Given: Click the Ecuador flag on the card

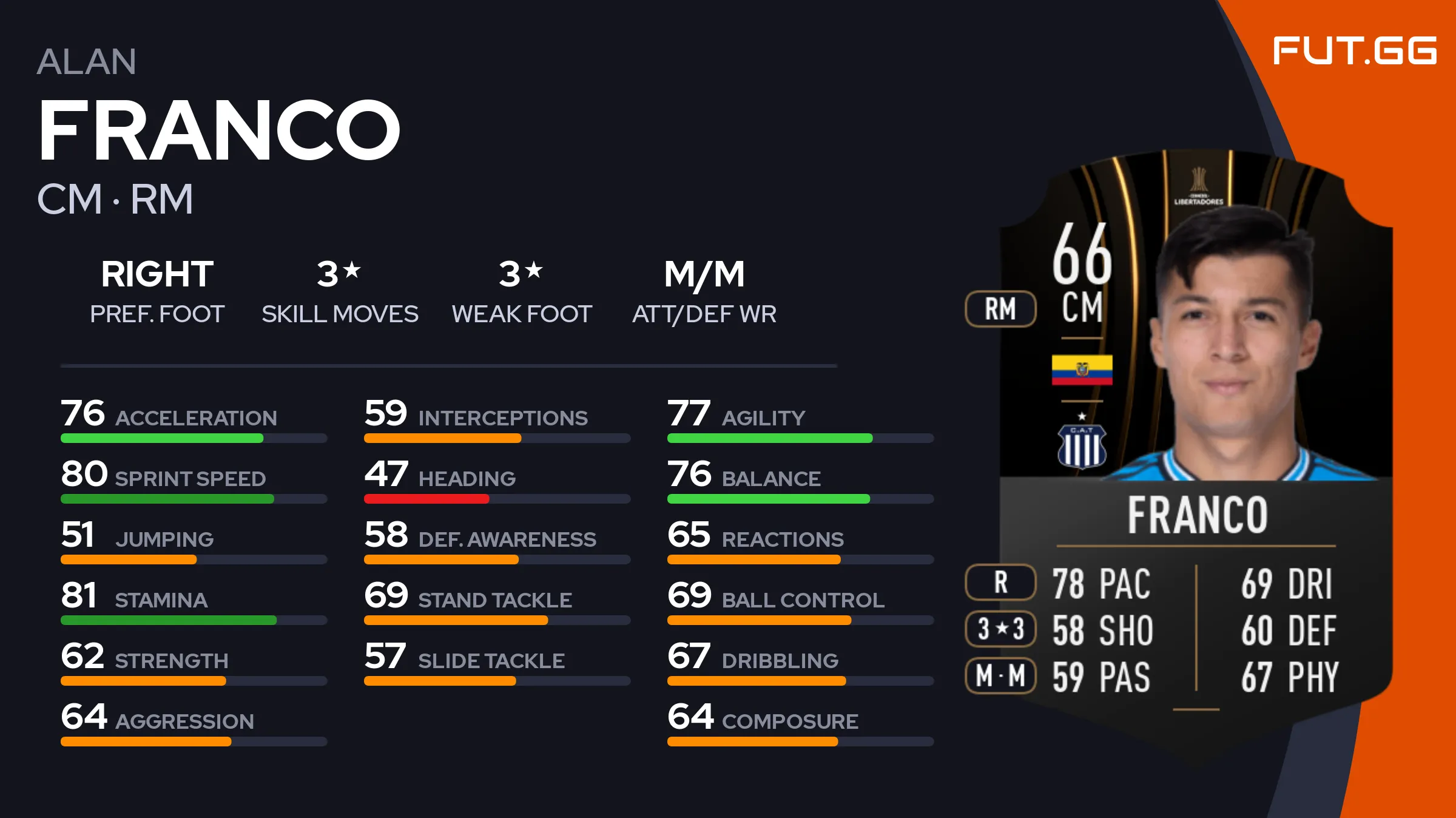Looking at the screenshot, I should [1082, 370].
